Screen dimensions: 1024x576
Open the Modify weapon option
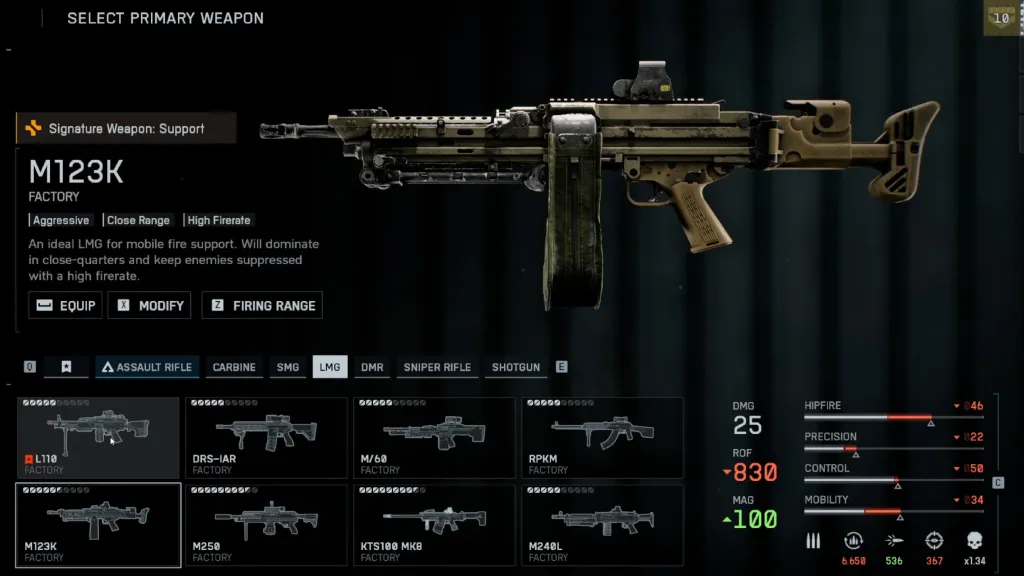(x=150, y=306)
